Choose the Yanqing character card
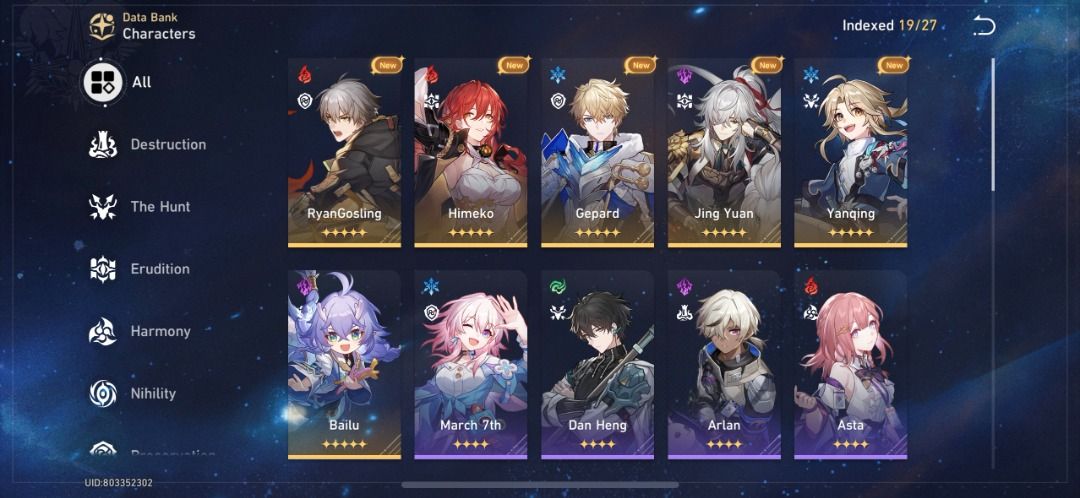 click(851, 152)
